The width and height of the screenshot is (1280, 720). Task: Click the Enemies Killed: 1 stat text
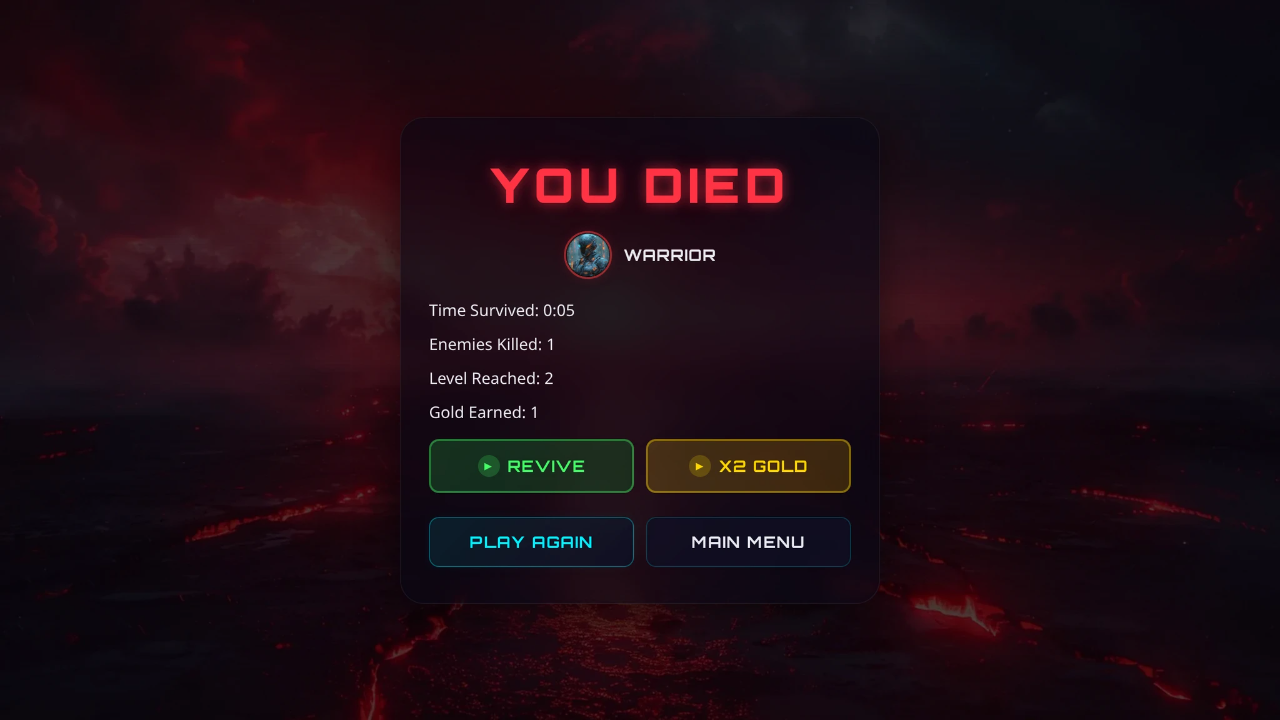492,344
